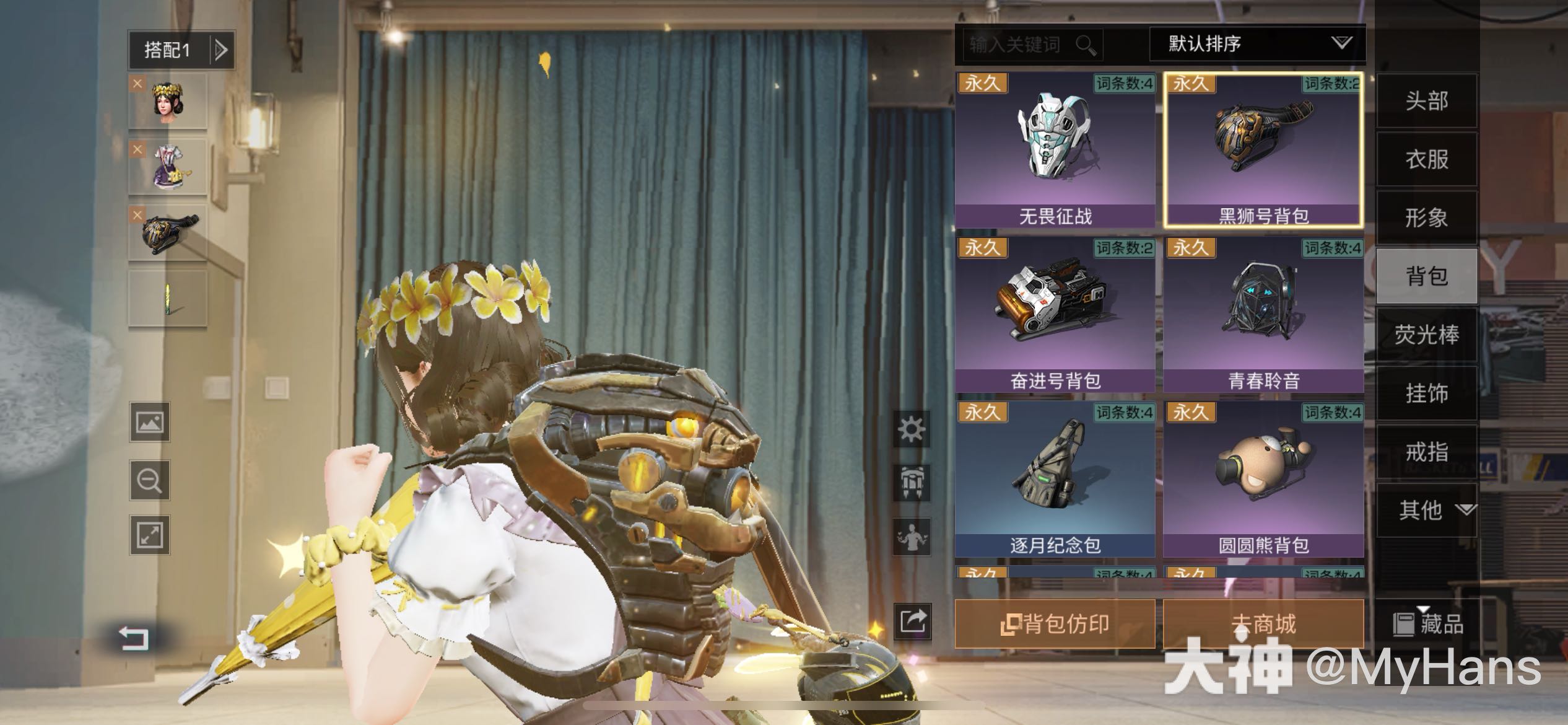Click the 背包仿印 button
Screen dimensions: 1568x725
click(1055, 624)
